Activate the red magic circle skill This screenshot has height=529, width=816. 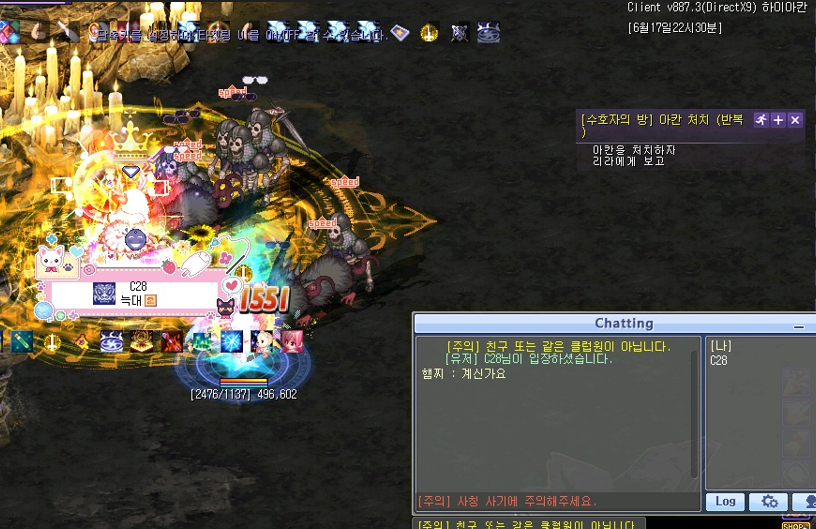pos(142,341)
